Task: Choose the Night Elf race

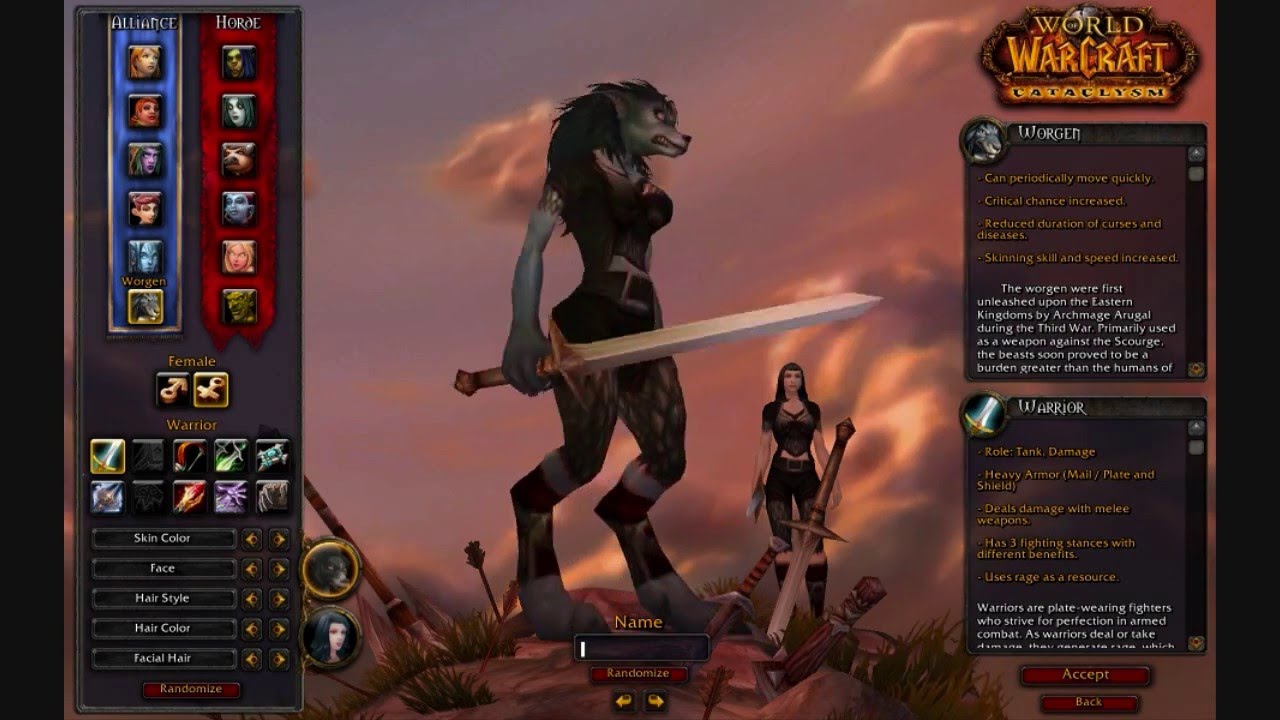Action: (145, 160)
